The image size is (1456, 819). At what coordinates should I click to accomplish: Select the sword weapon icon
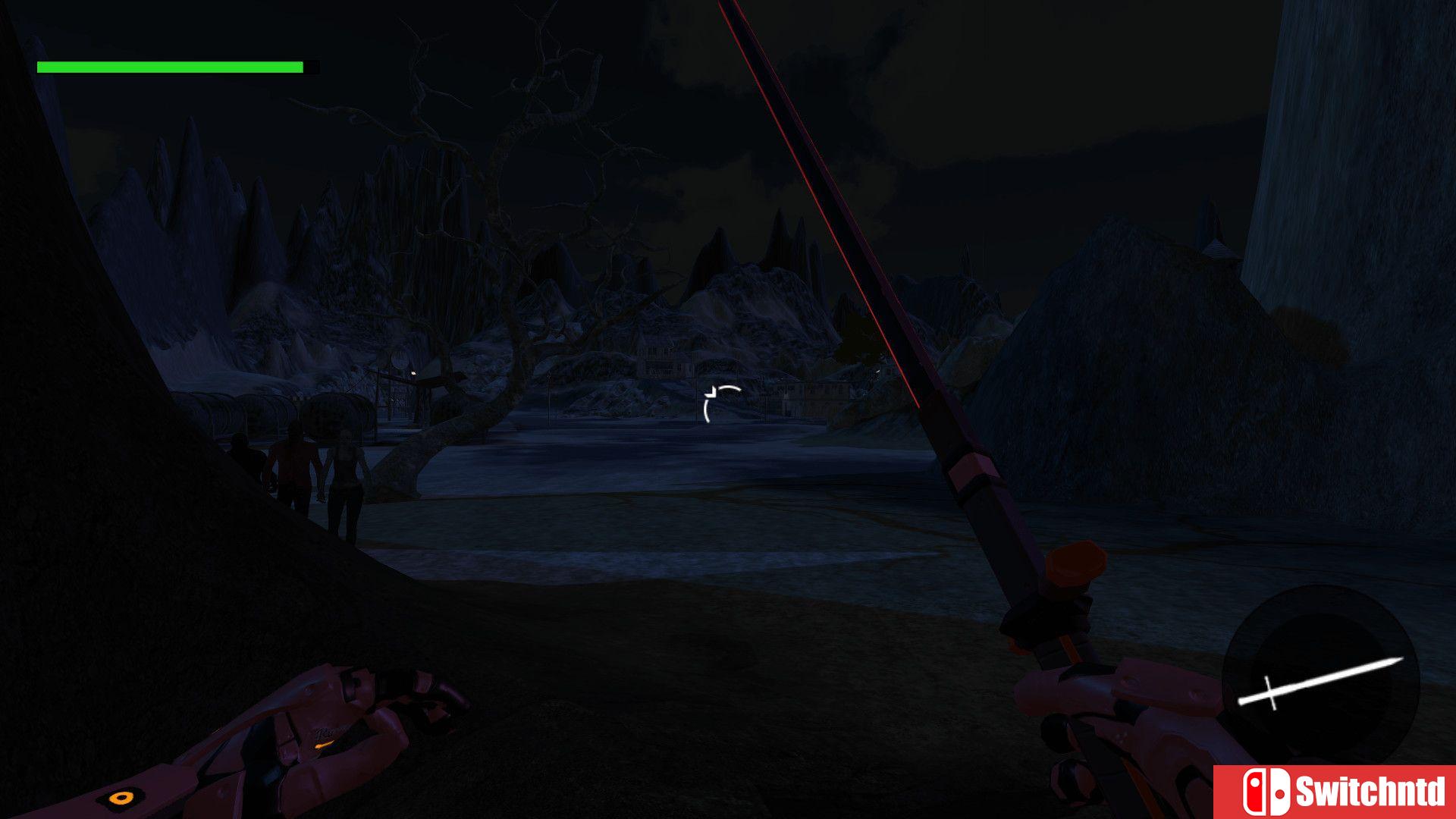(1320, 680)
